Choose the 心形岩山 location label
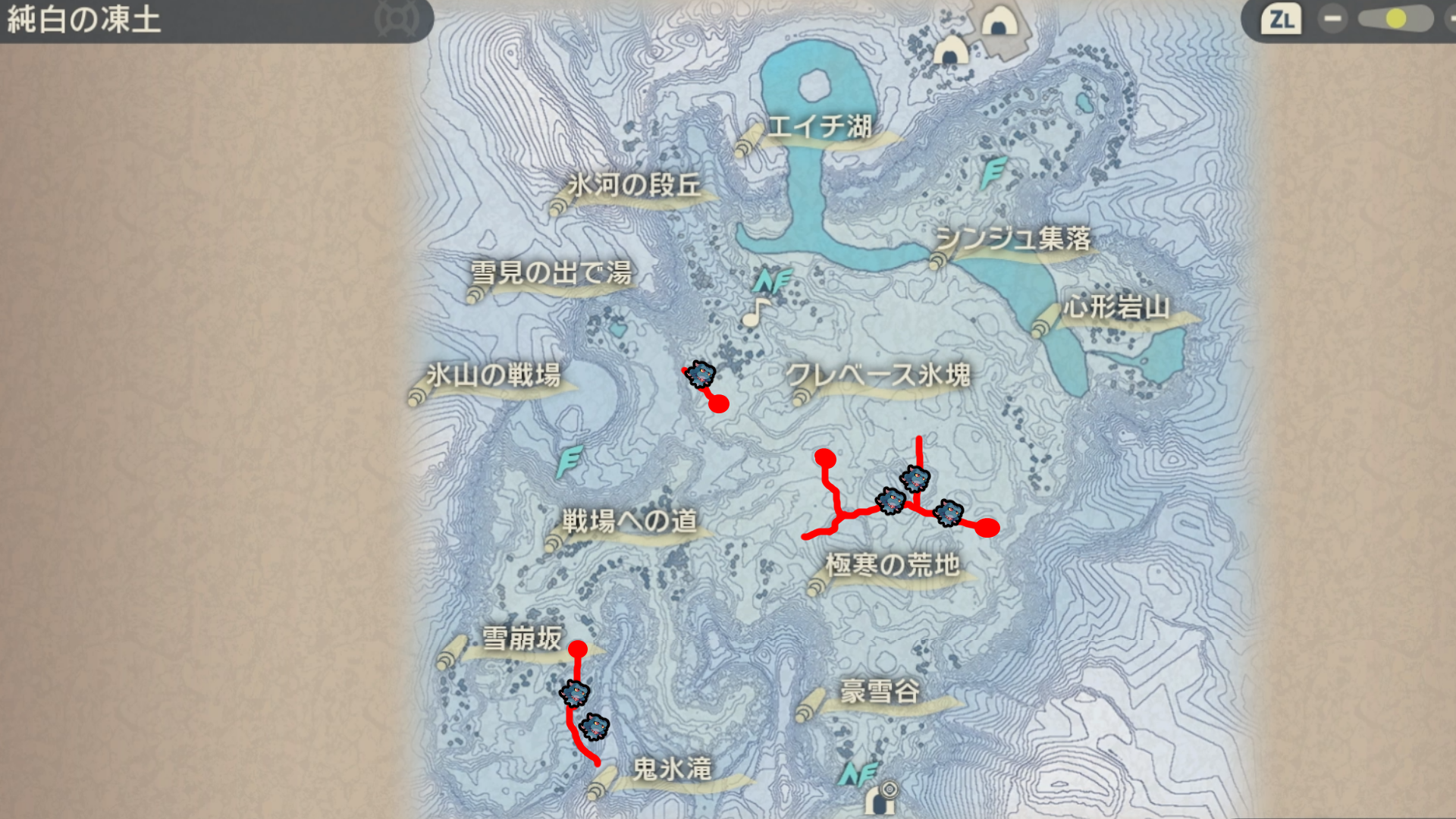The width and height of the screenshot is (1456, 819). click(1116, 308)
